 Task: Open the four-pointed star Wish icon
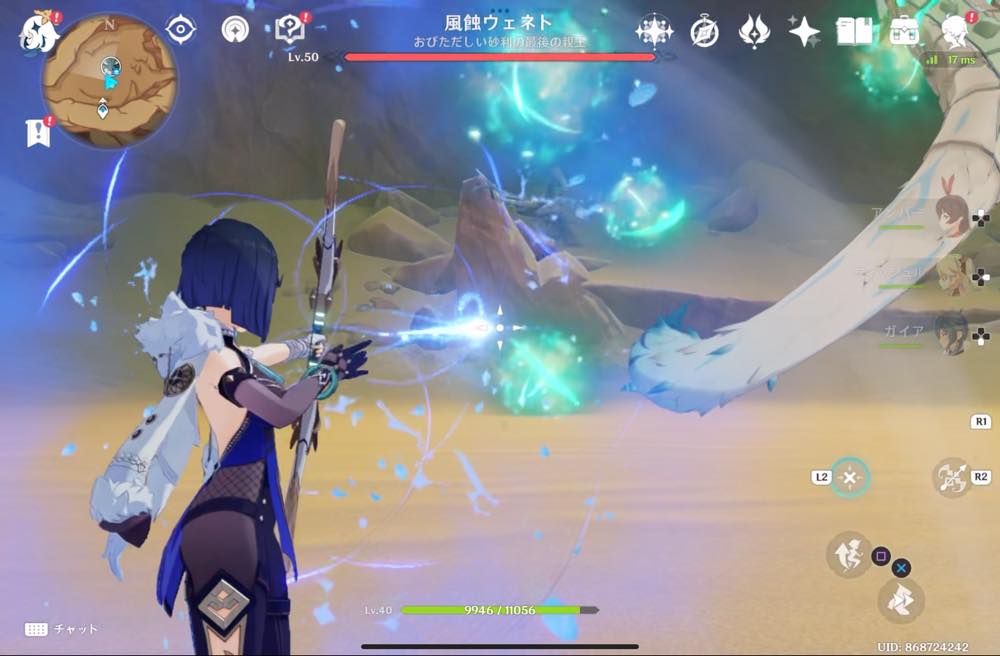(x=803, y=32)
